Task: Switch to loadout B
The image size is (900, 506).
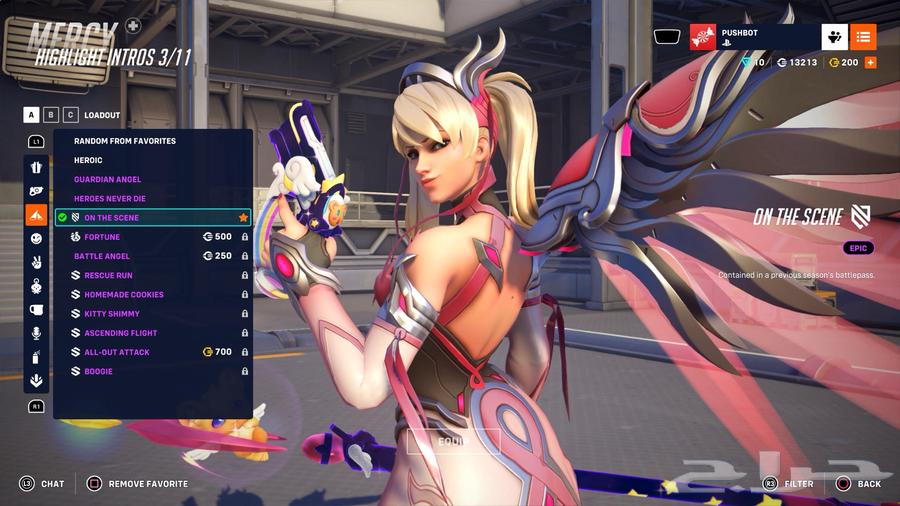Action: coord(51,115)
